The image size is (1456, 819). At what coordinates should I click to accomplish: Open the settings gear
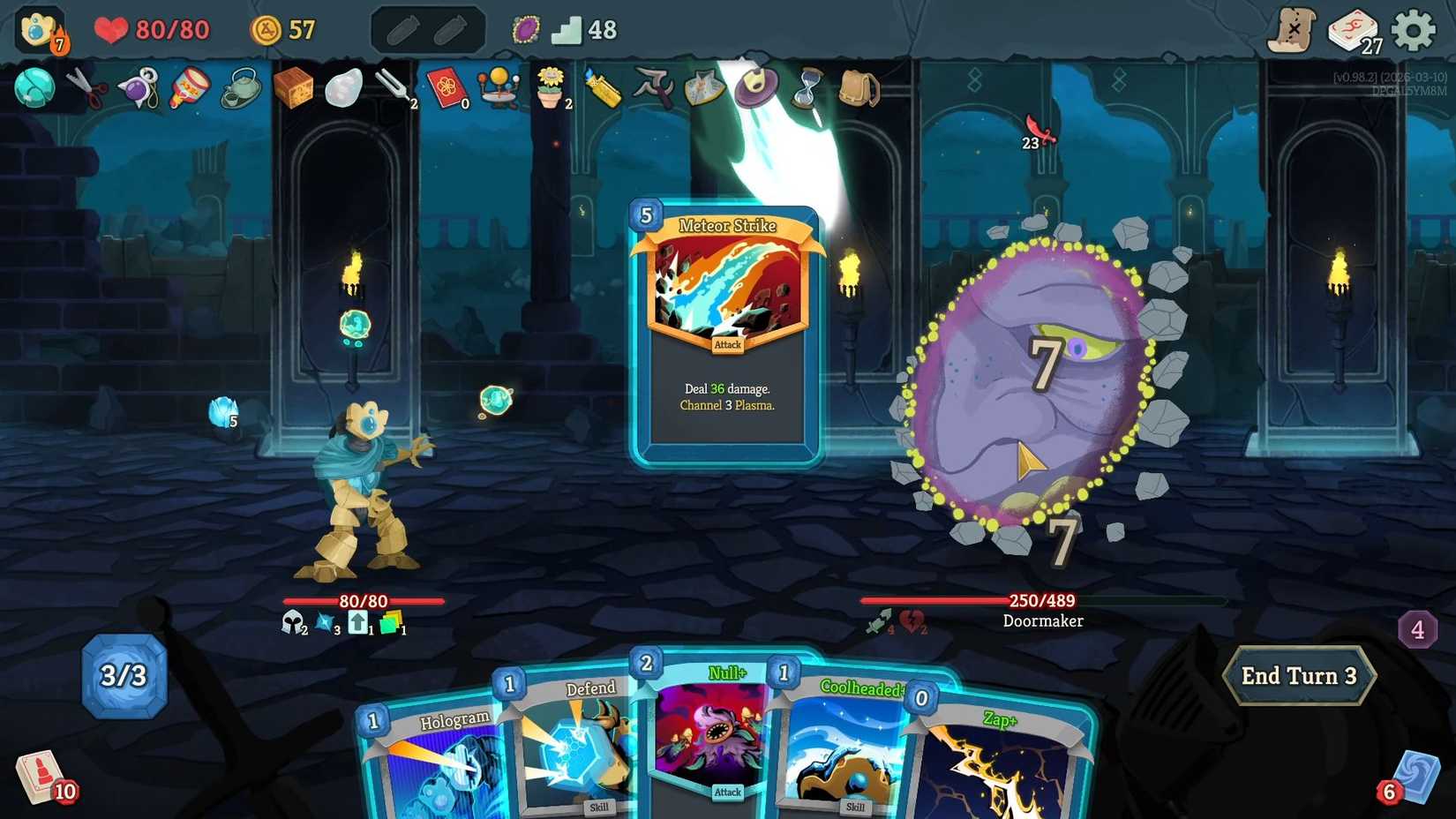pos(1412,28)
